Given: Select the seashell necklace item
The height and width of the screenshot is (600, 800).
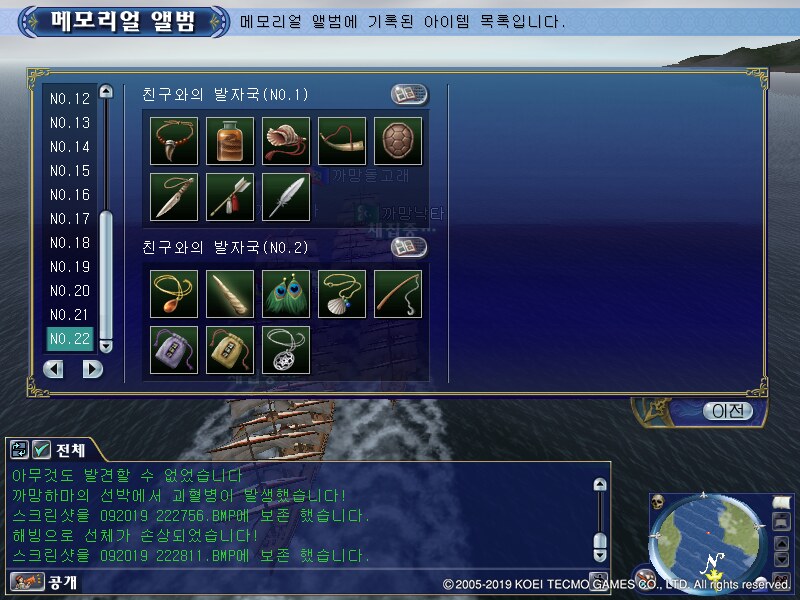Looking at the screenshot, I should pyautogui.click(x=342, y=293).
